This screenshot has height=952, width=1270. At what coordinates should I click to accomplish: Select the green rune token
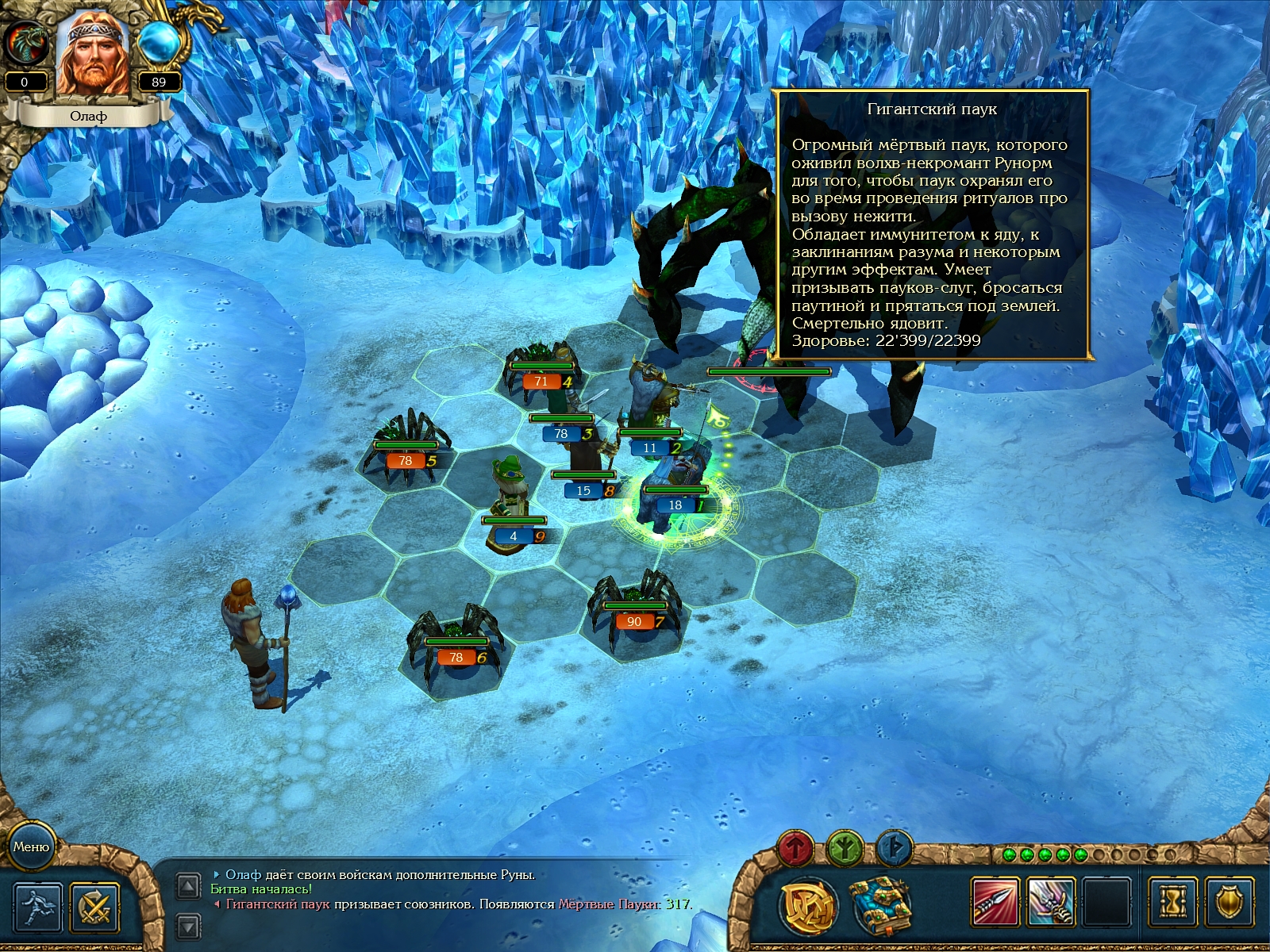tap(845, 849)
